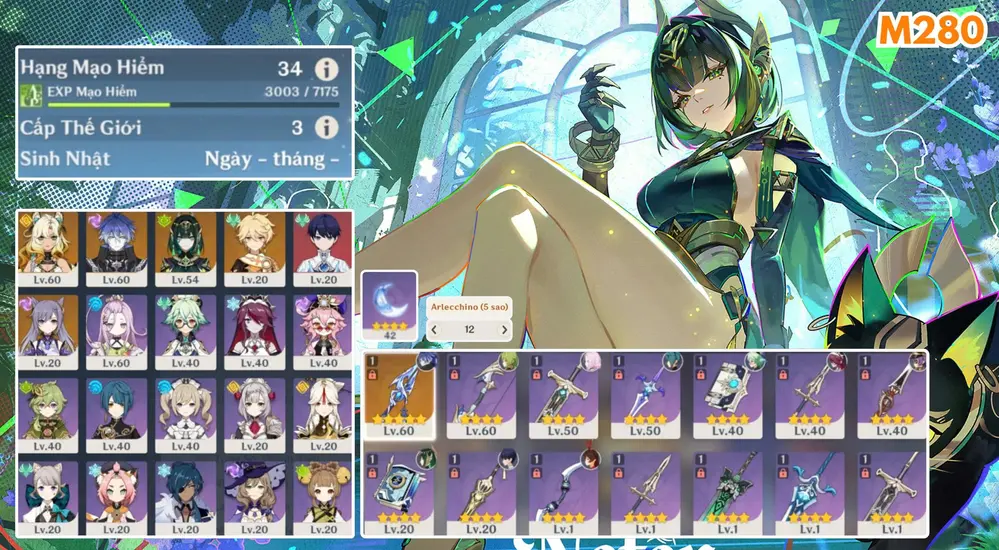Decrease the Arlecchino count with left arrow

(434, 328)
